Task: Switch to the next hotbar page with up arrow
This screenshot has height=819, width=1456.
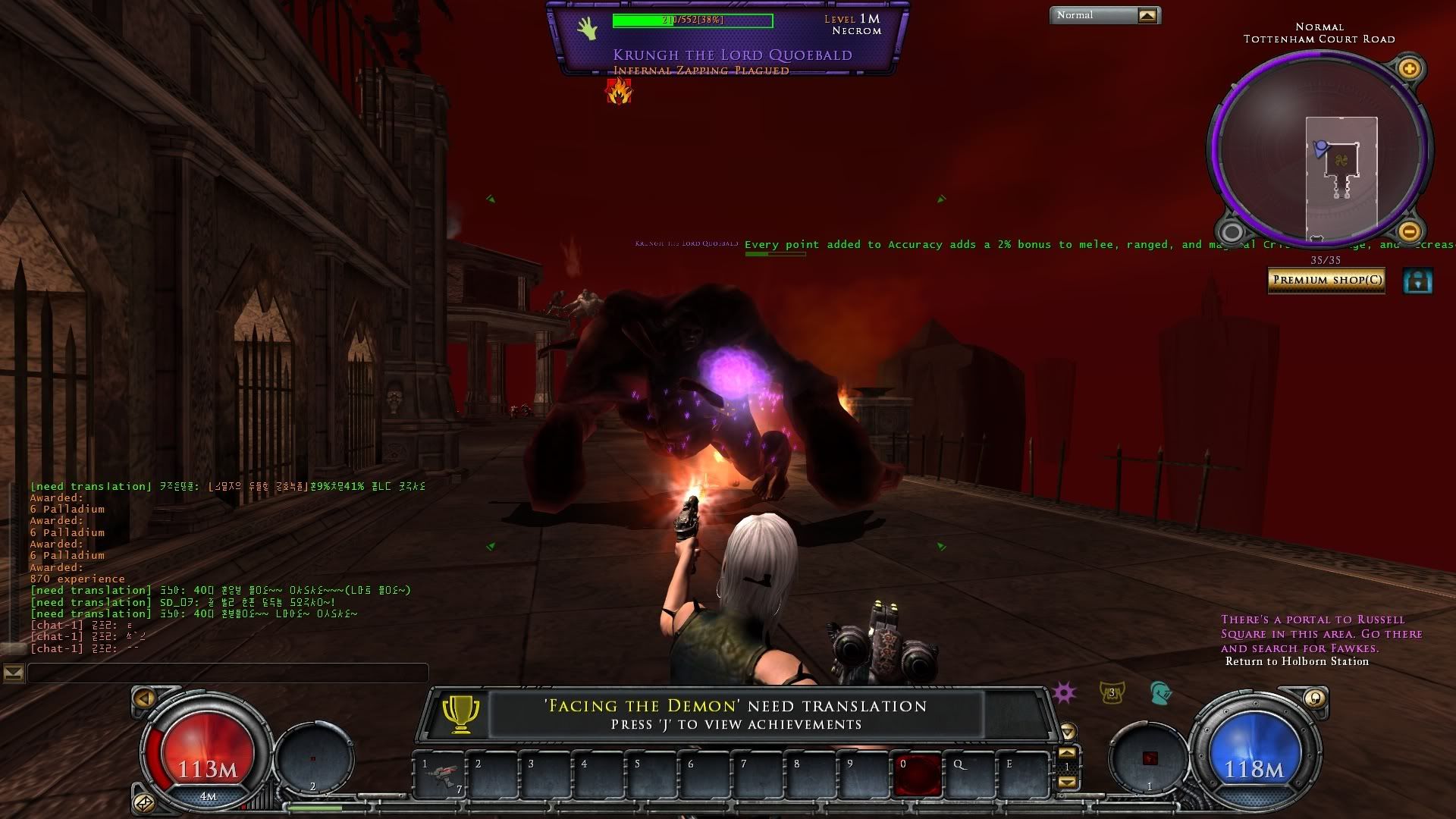Action: 1067,753
